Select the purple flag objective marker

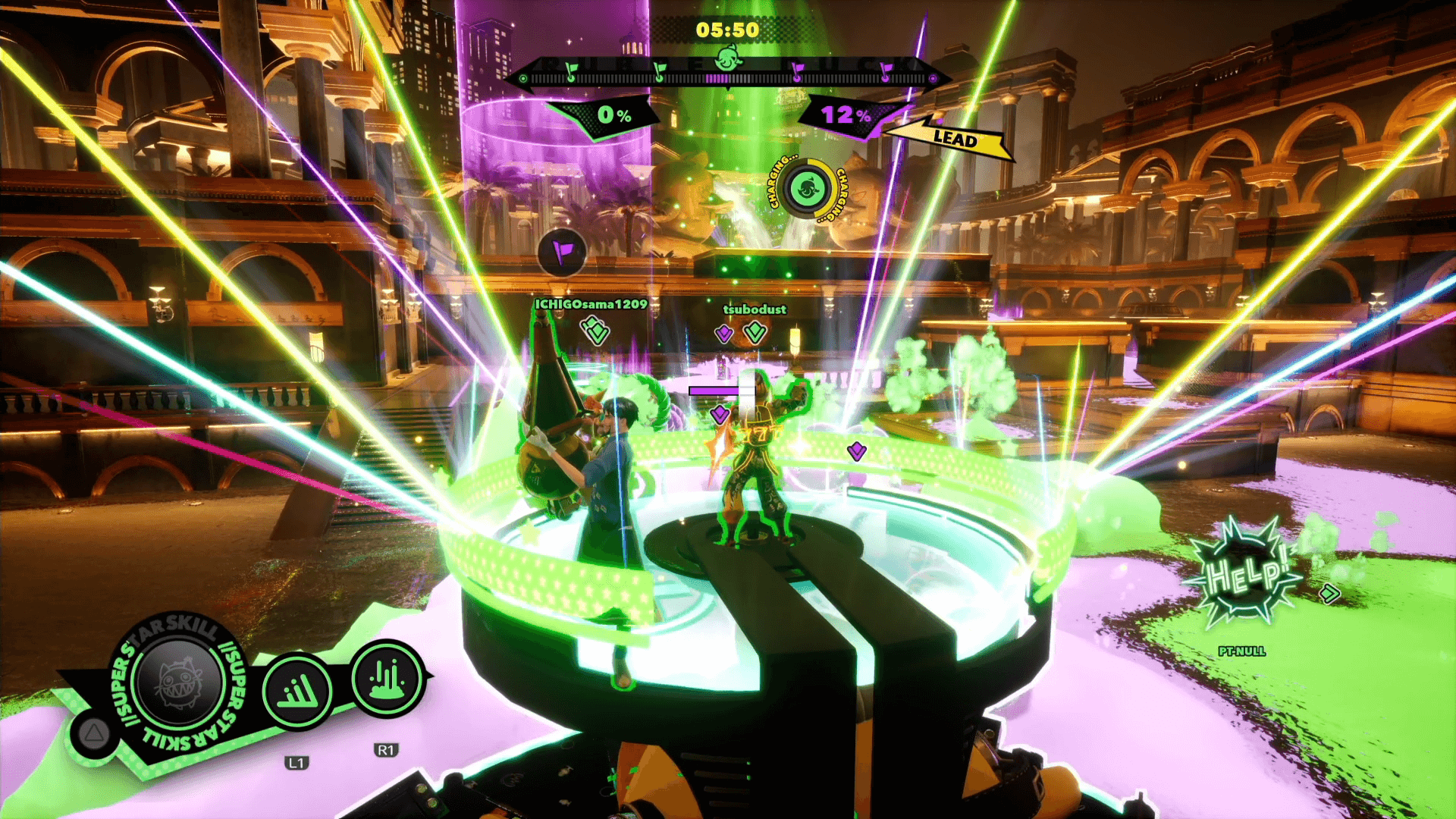pos(562,252)
